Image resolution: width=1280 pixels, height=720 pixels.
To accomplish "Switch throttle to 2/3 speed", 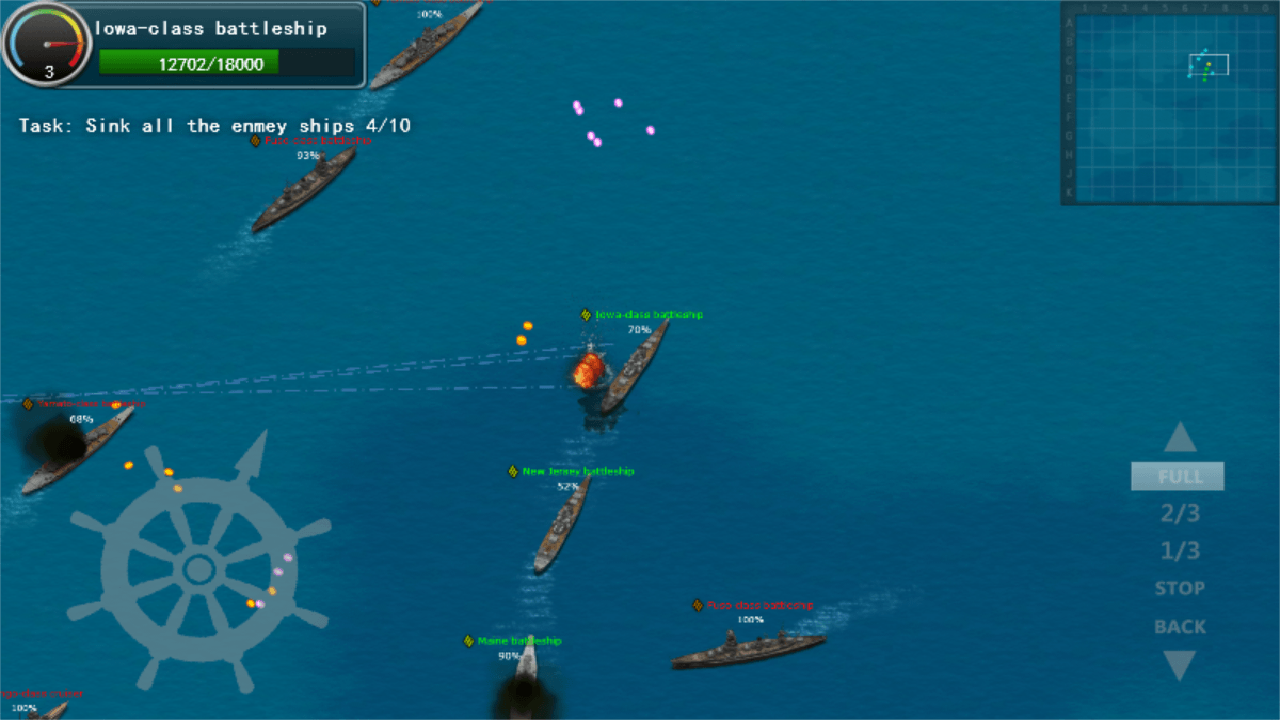I will click(1179, 513).
